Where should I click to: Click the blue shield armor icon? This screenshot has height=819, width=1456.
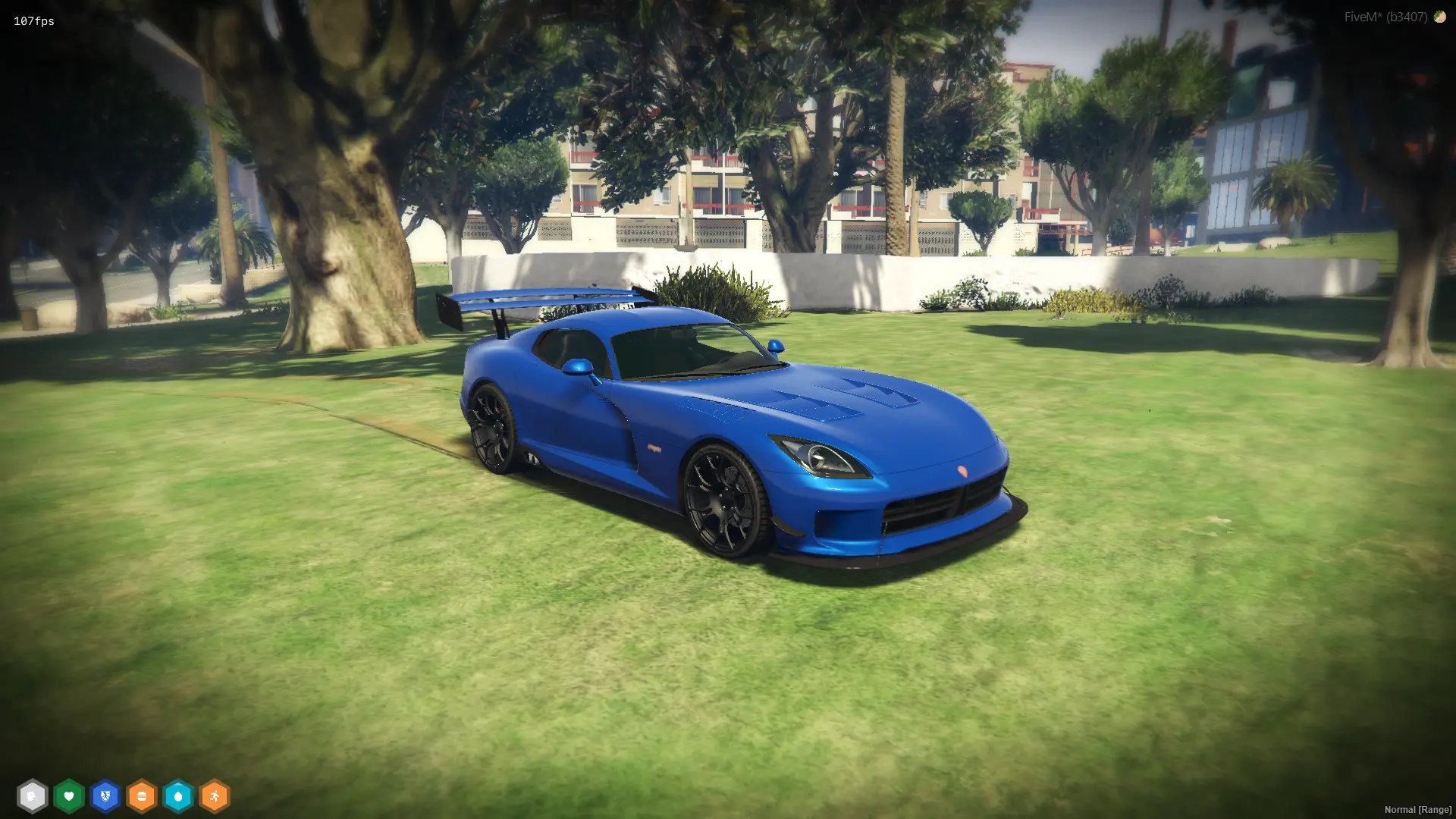[105, 796]
